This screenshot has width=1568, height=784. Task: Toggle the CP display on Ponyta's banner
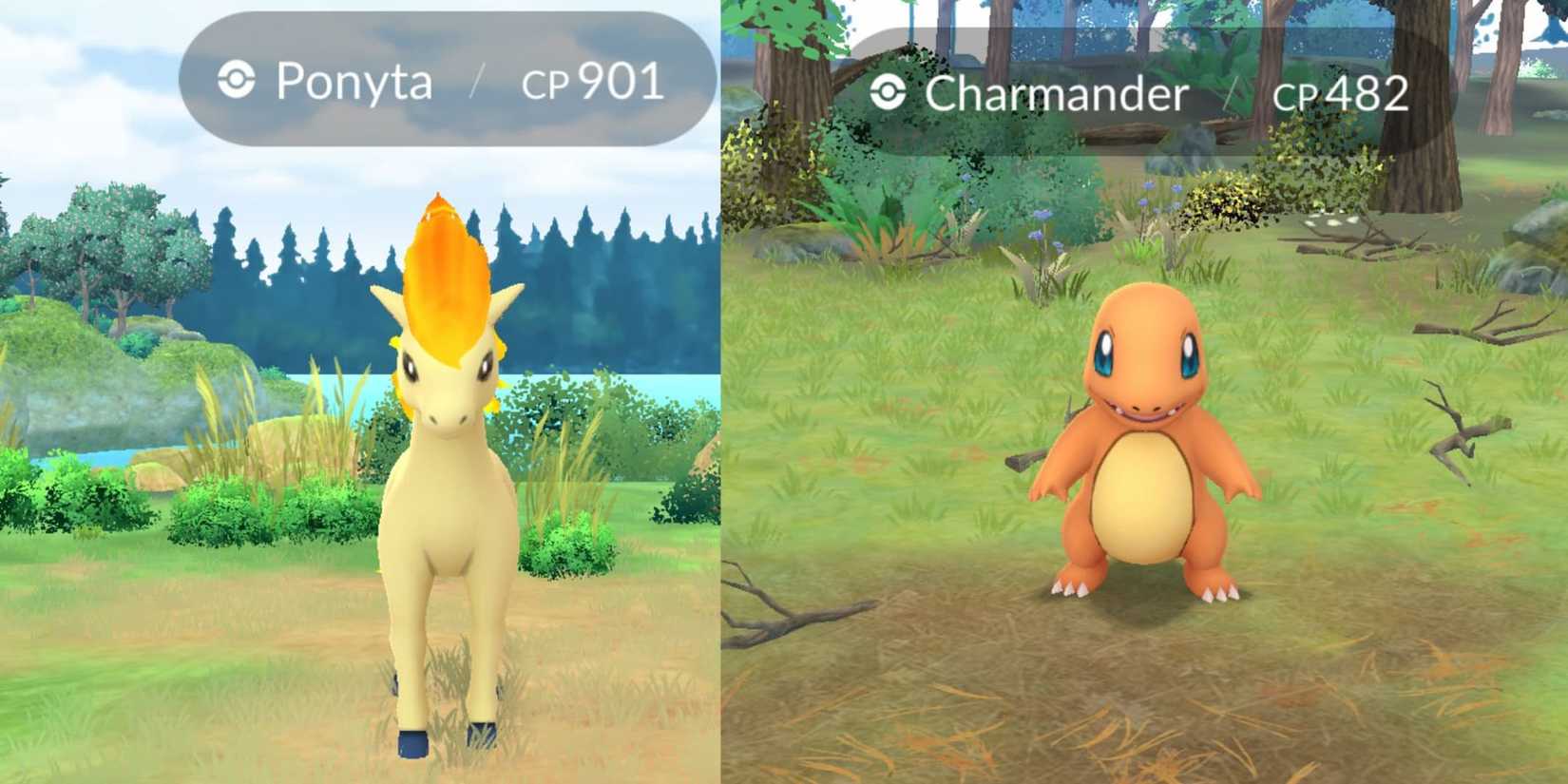(x=589, y=86)
